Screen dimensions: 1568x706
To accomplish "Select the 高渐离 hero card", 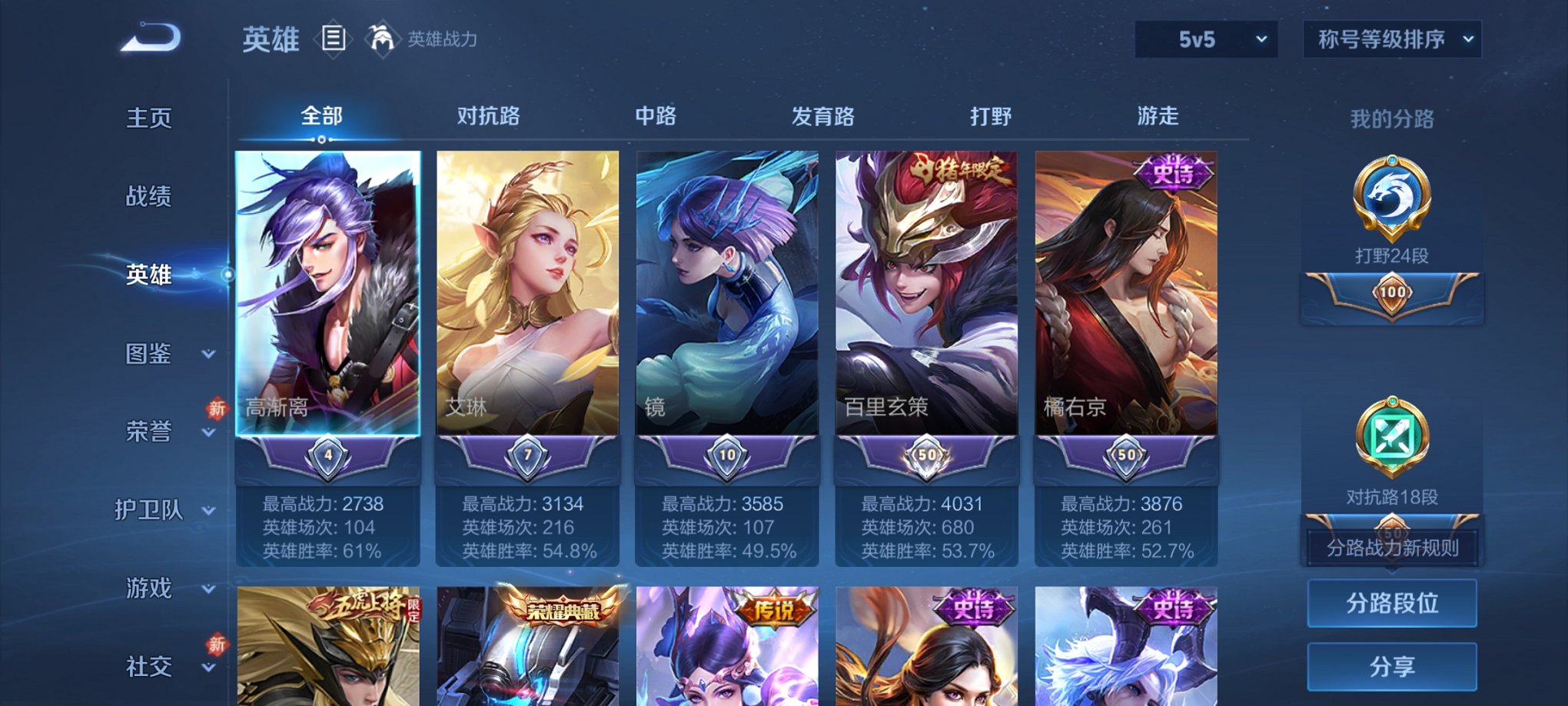I will coord(327,300).
